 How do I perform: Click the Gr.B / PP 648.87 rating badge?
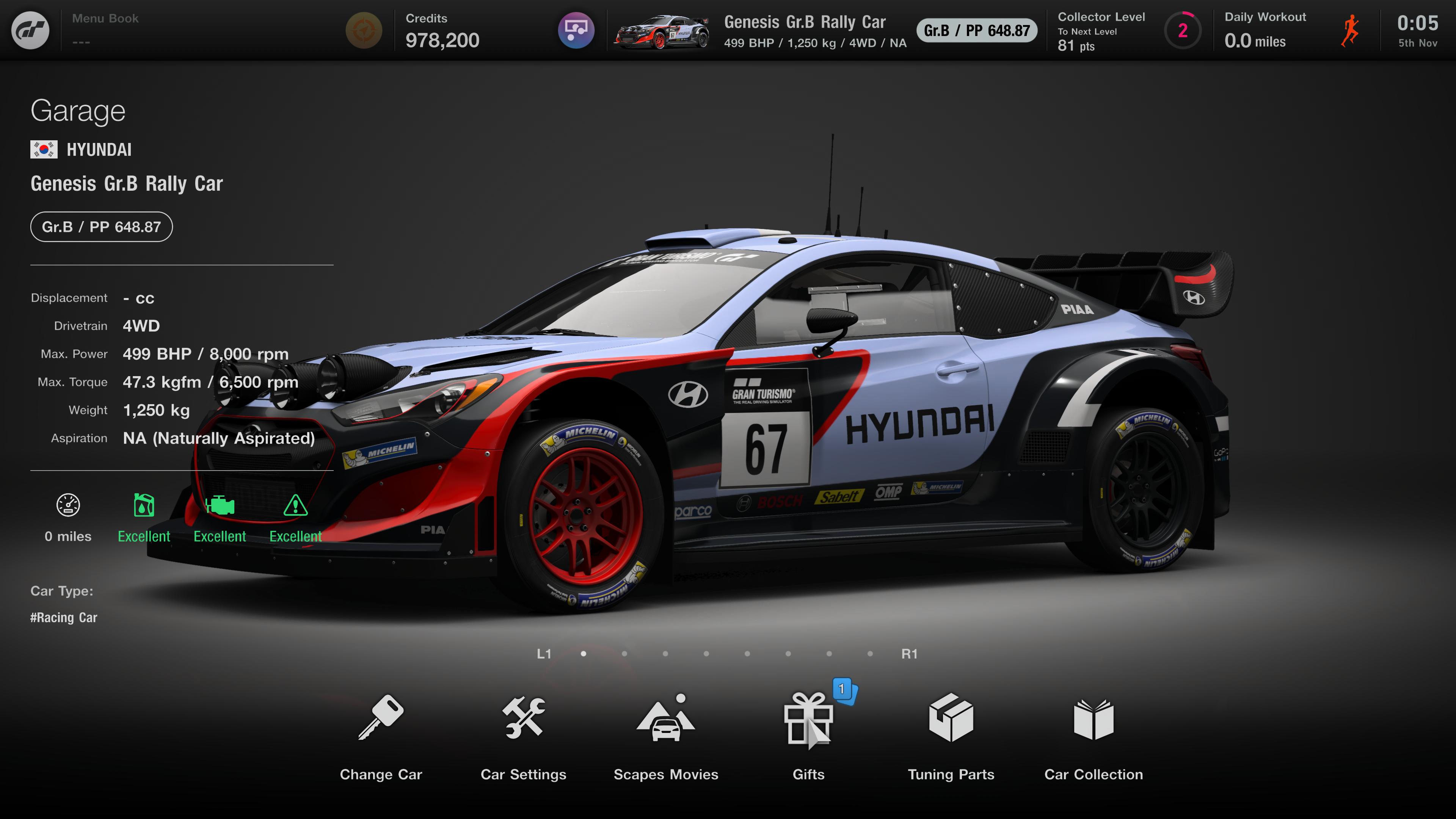point(102,227)
